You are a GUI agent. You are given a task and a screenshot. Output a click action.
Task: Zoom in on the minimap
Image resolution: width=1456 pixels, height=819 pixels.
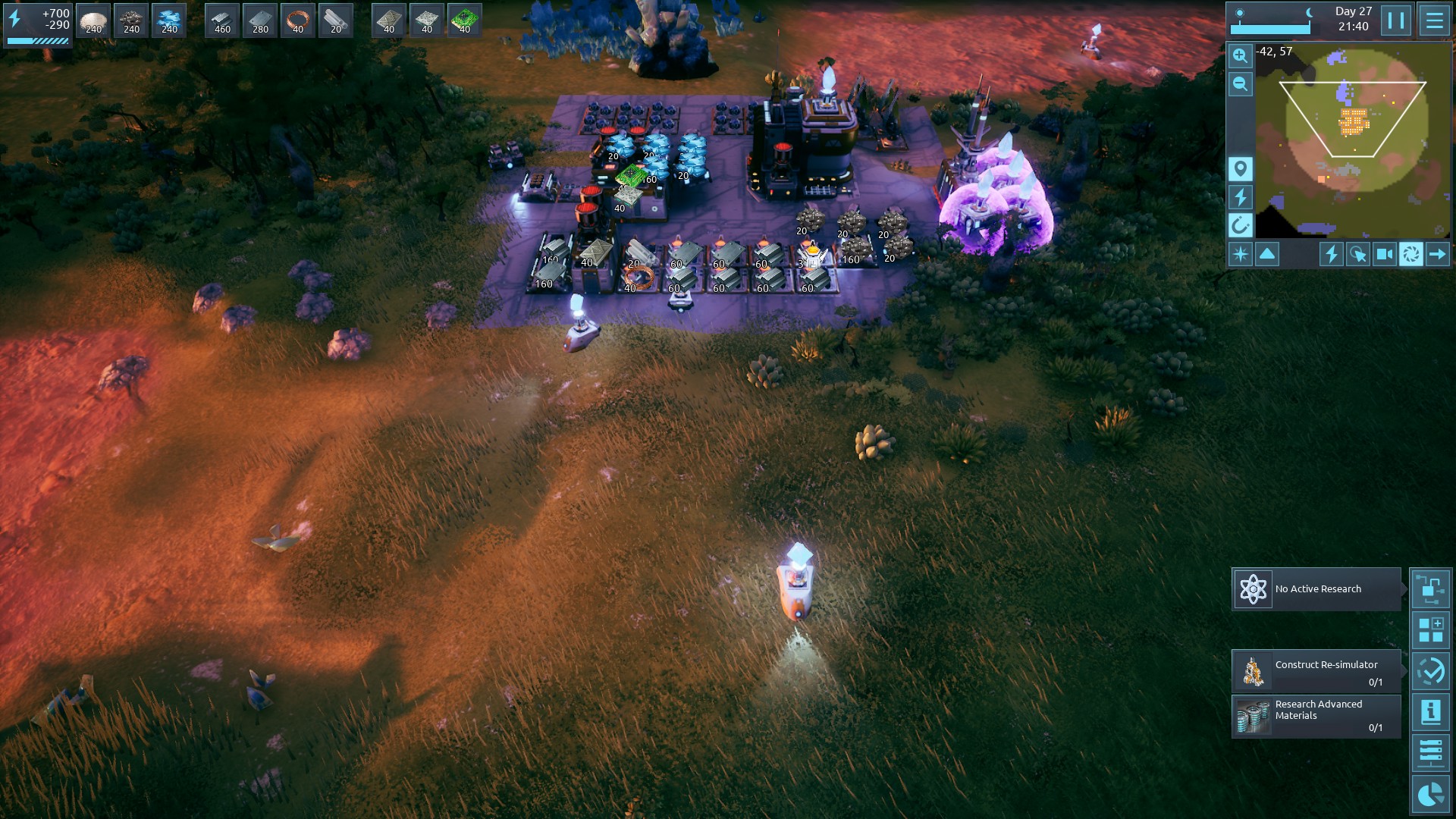[x=1240, y=55]
